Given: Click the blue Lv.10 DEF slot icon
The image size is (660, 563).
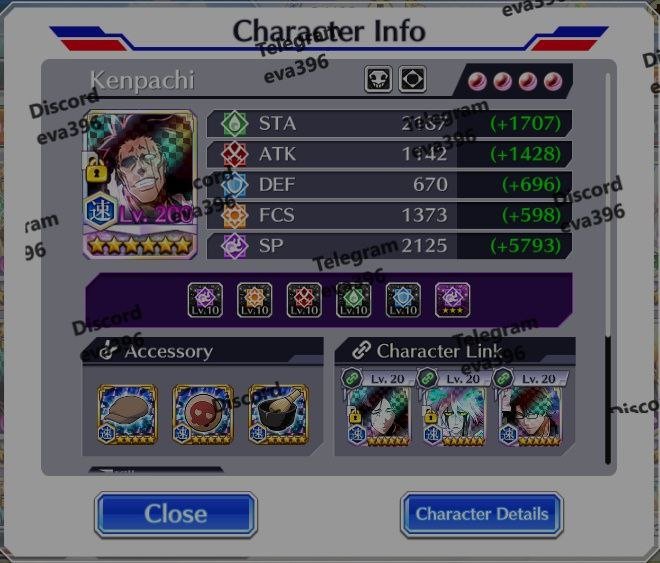Looking at the screenshot, I should coord(403,299).
